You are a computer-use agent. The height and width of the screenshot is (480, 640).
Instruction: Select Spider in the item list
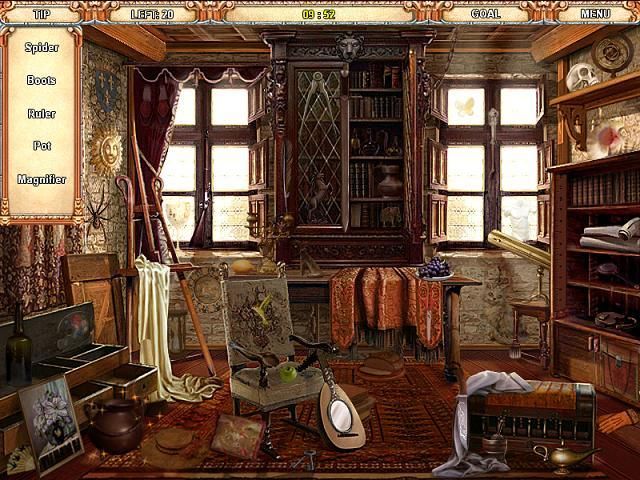pyautogui.click(x=41, y=47)
